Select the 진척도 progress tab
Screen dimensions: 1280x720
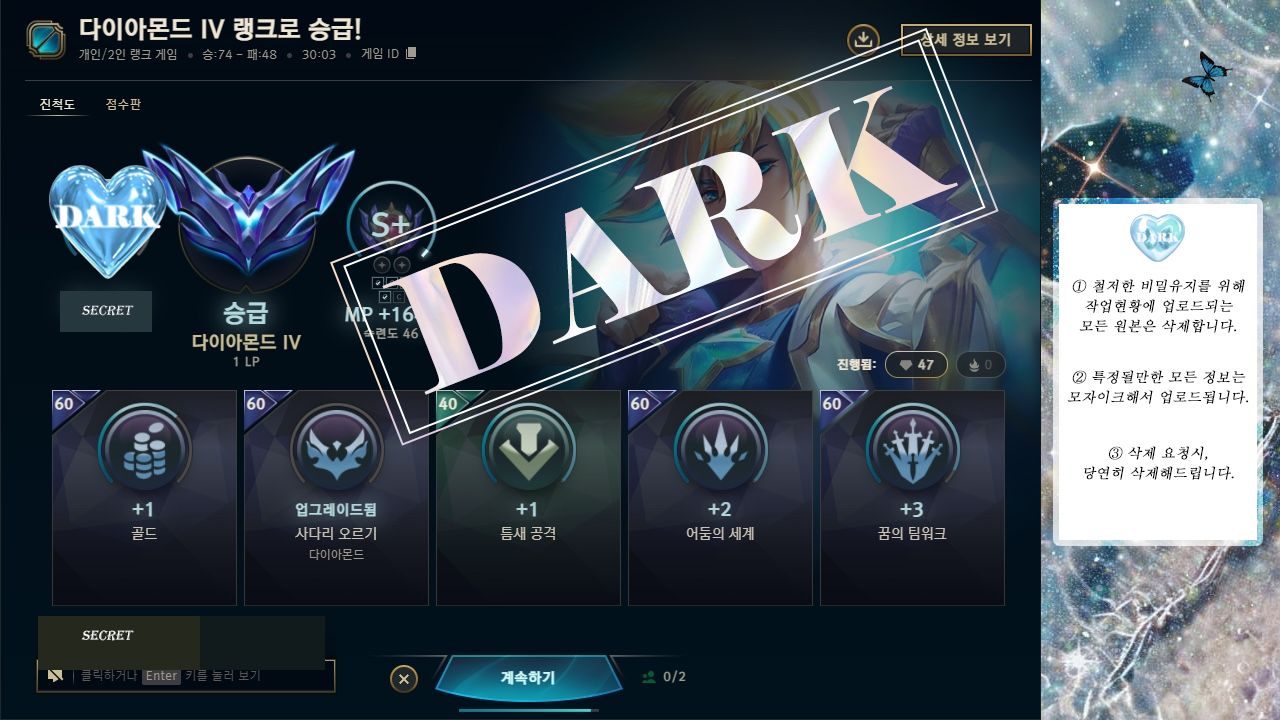tap(57, 104)
